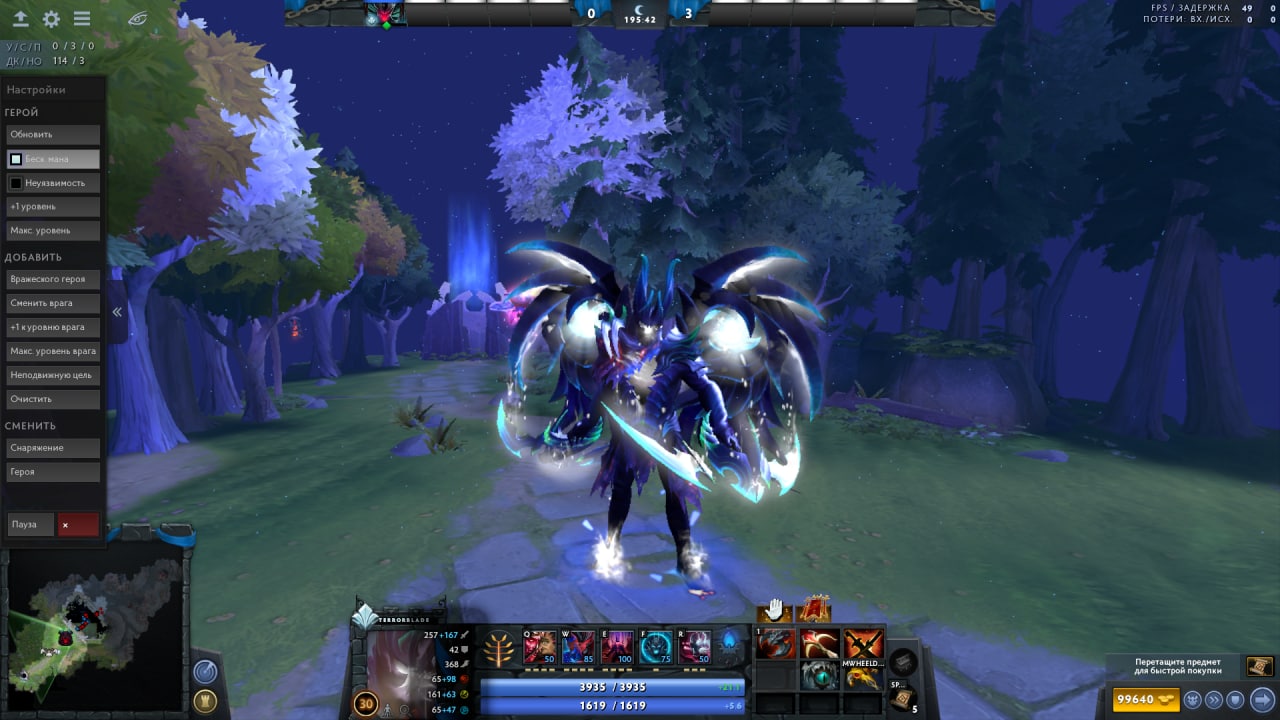
Task: Activate Terrorblade's Q ability
Action: point(540,647)
